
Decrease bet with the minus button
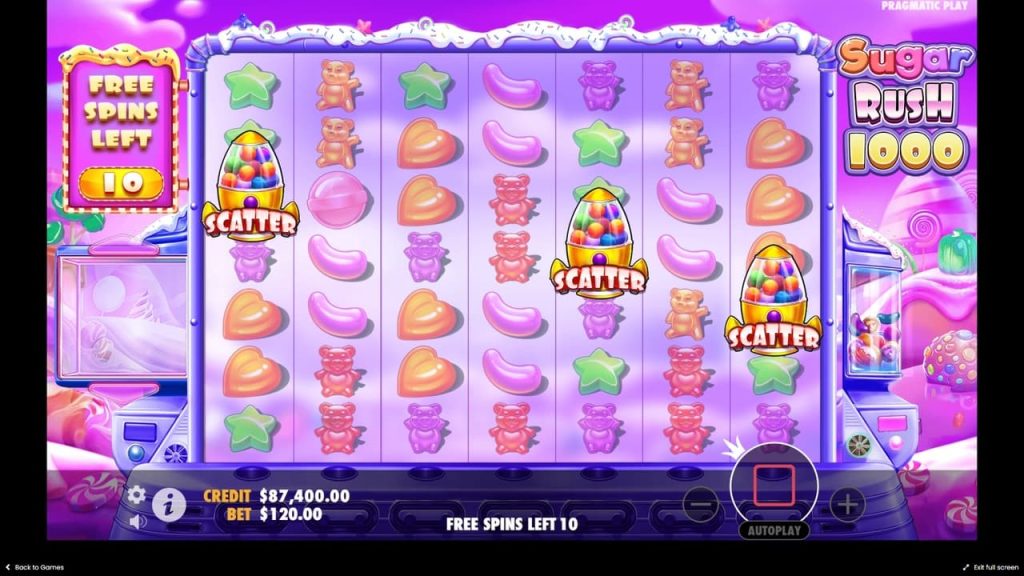pyautogui.click(x=701, y=504)
